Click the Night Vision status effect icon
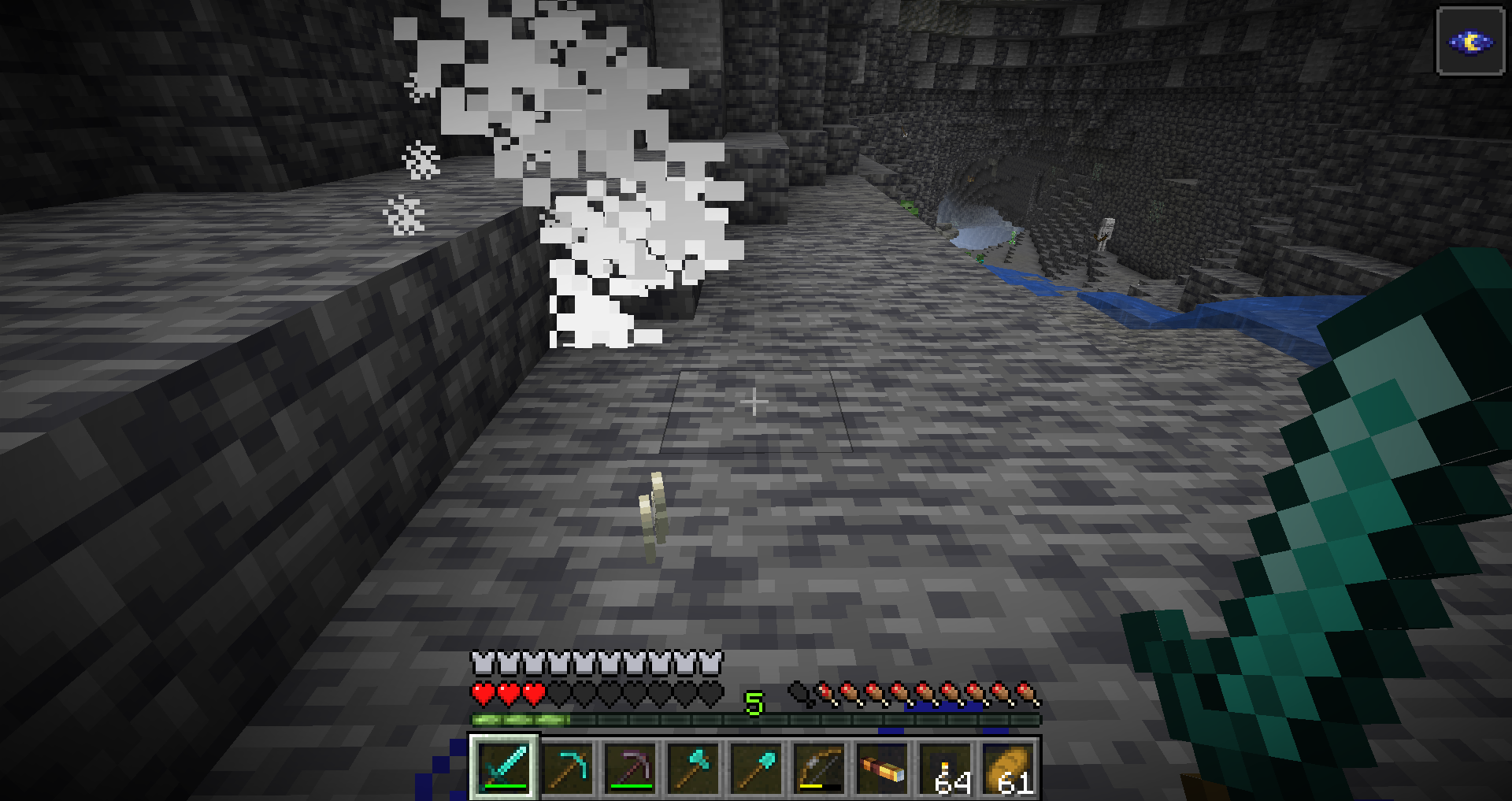The image size is (1512, 801). 1470,42
